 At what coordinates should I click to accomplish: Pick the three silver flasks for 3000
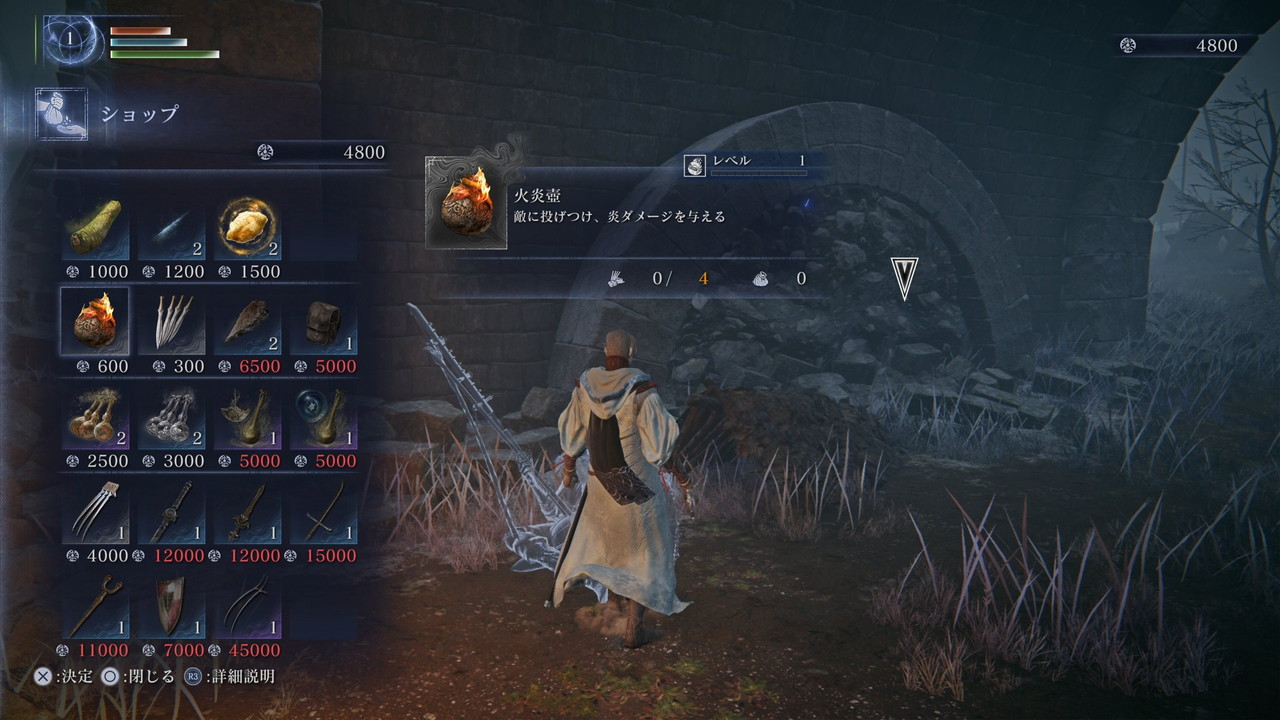(171, 417)
